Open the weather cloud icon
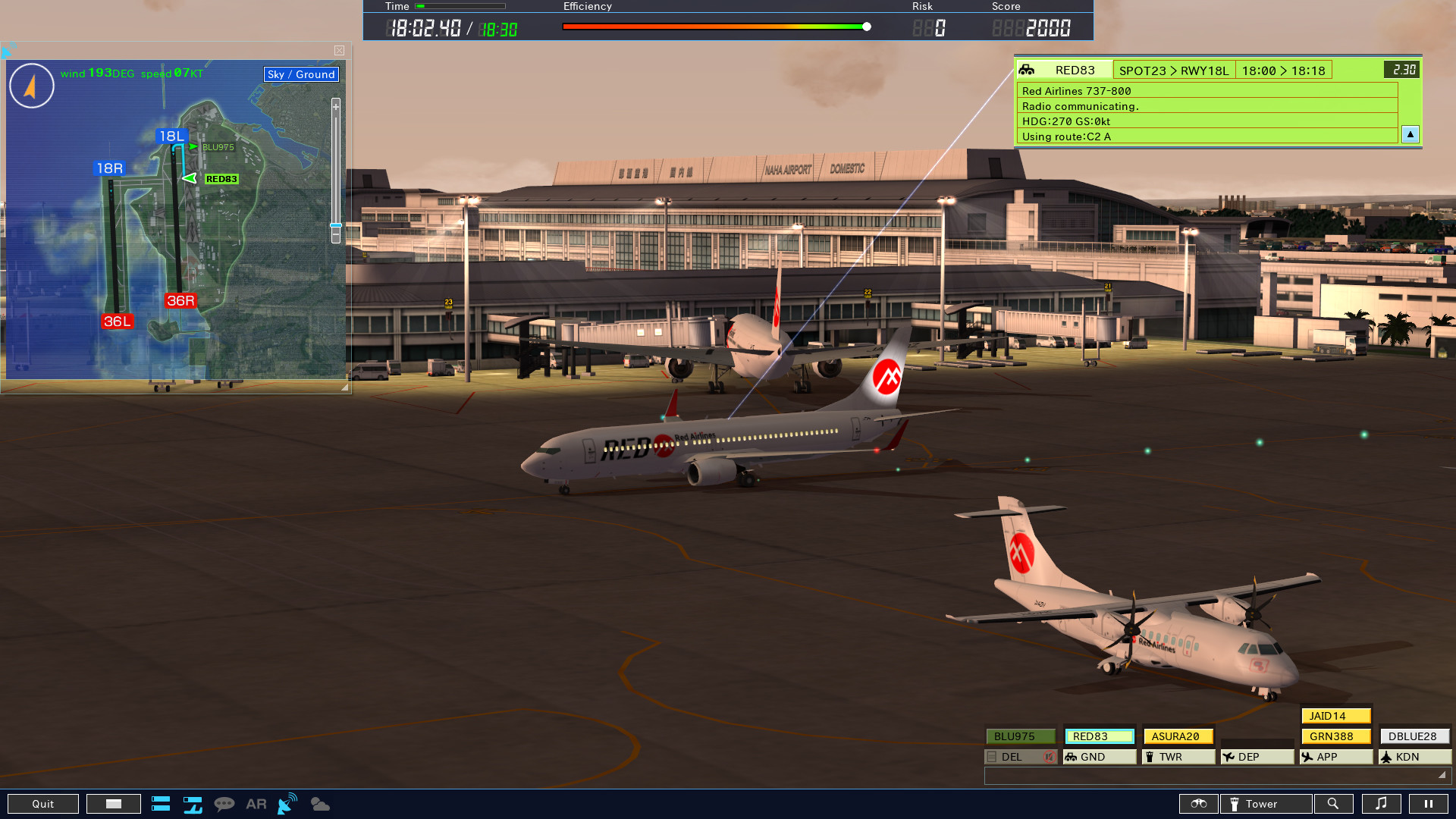 320,803
